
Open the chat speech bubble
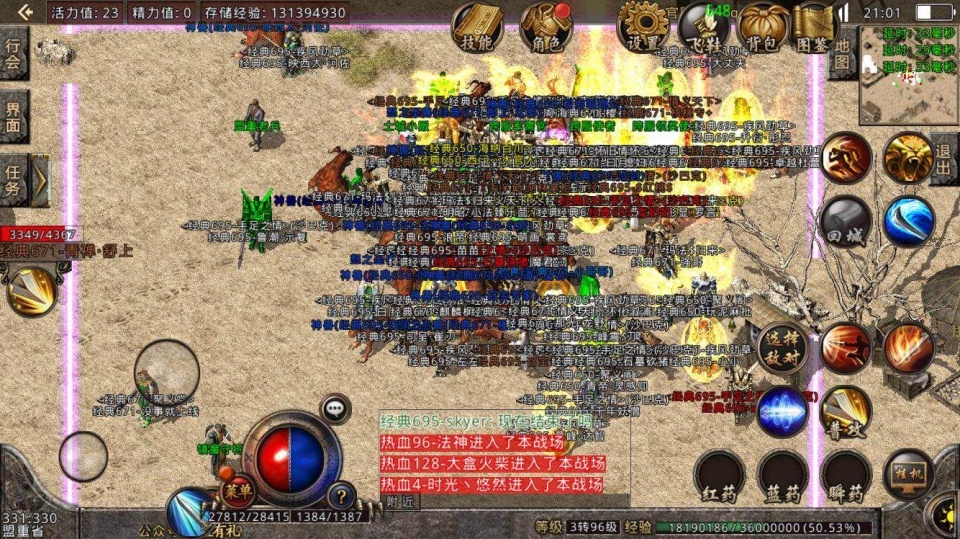(334, 408)
